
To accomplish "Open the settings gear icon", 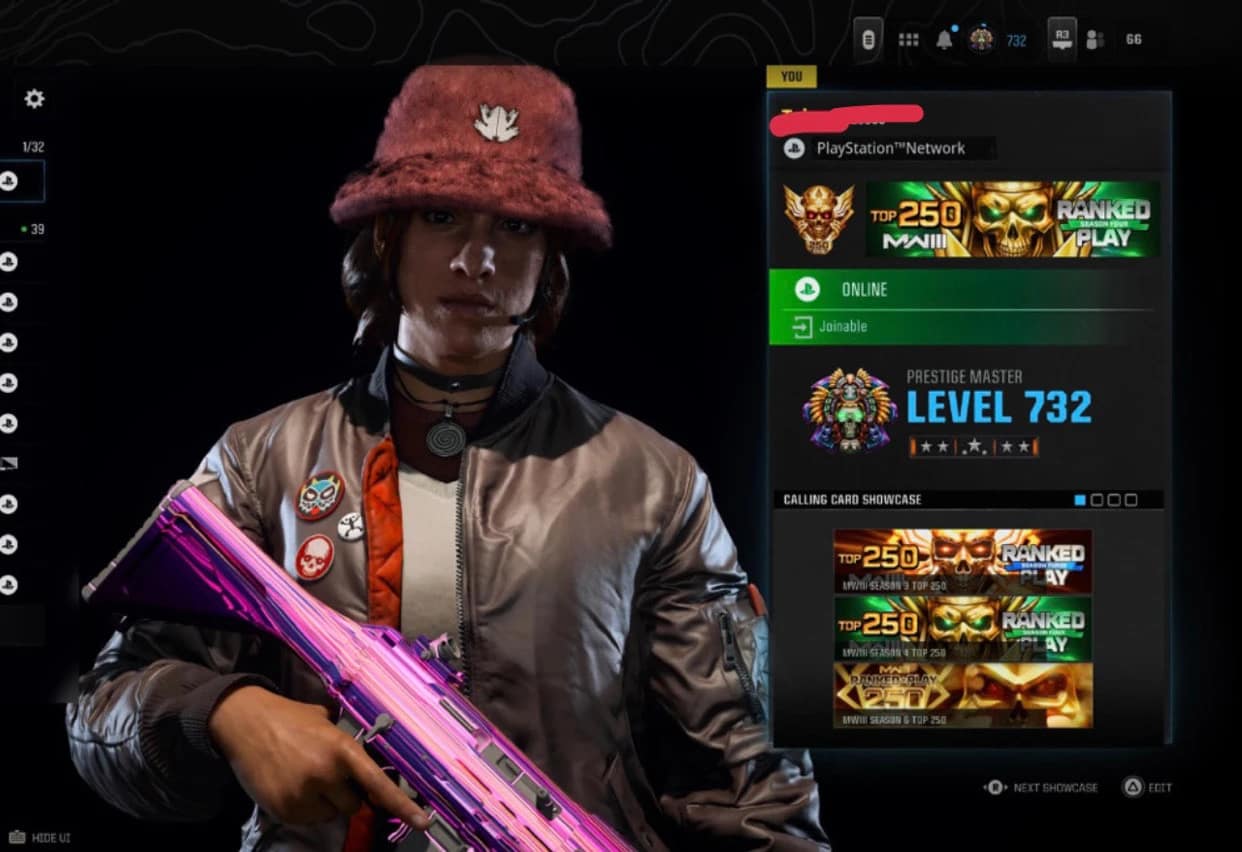I will pos(34,98).
